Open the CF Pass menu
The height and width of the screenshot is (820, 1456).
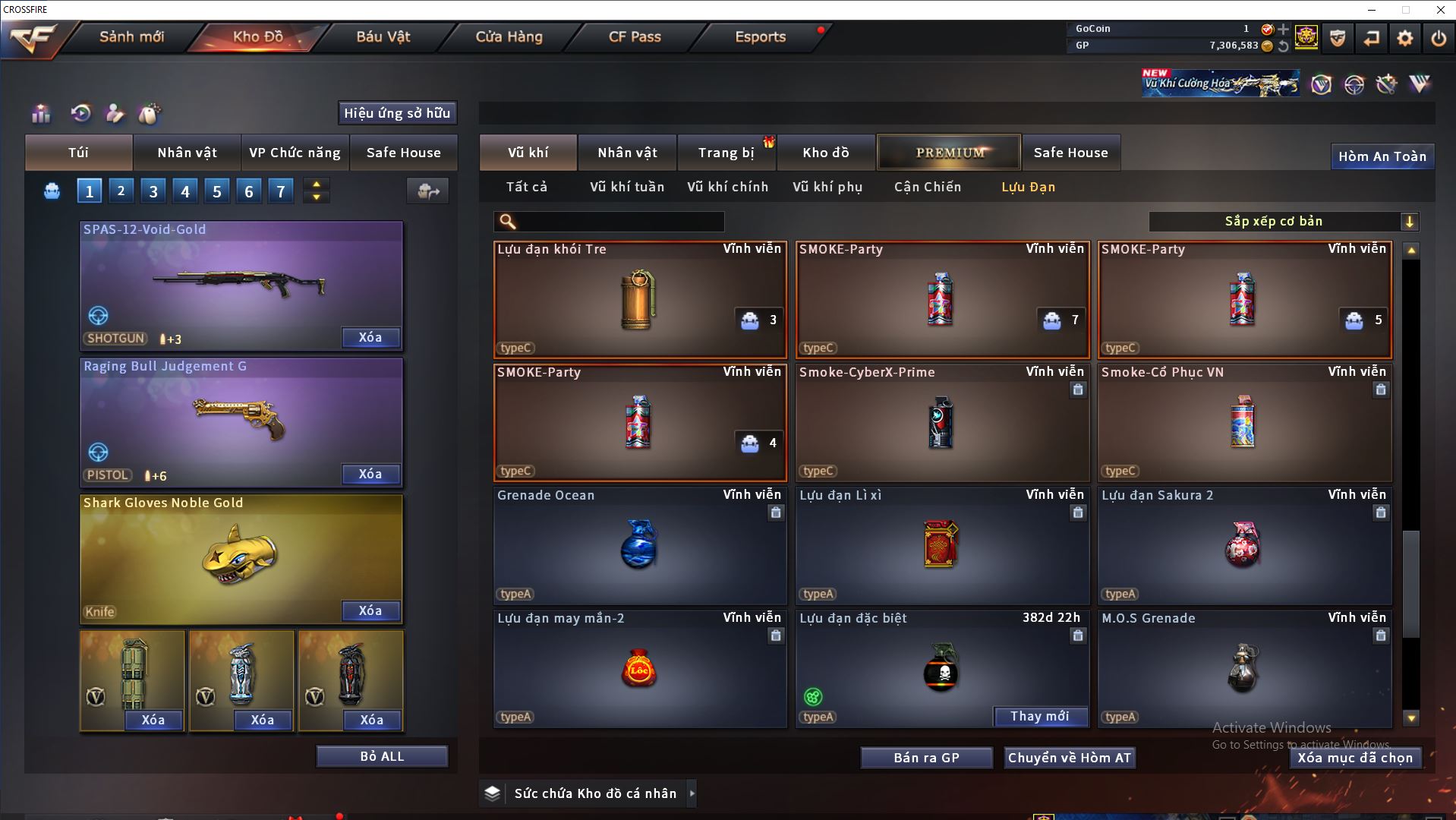[635, 36]
